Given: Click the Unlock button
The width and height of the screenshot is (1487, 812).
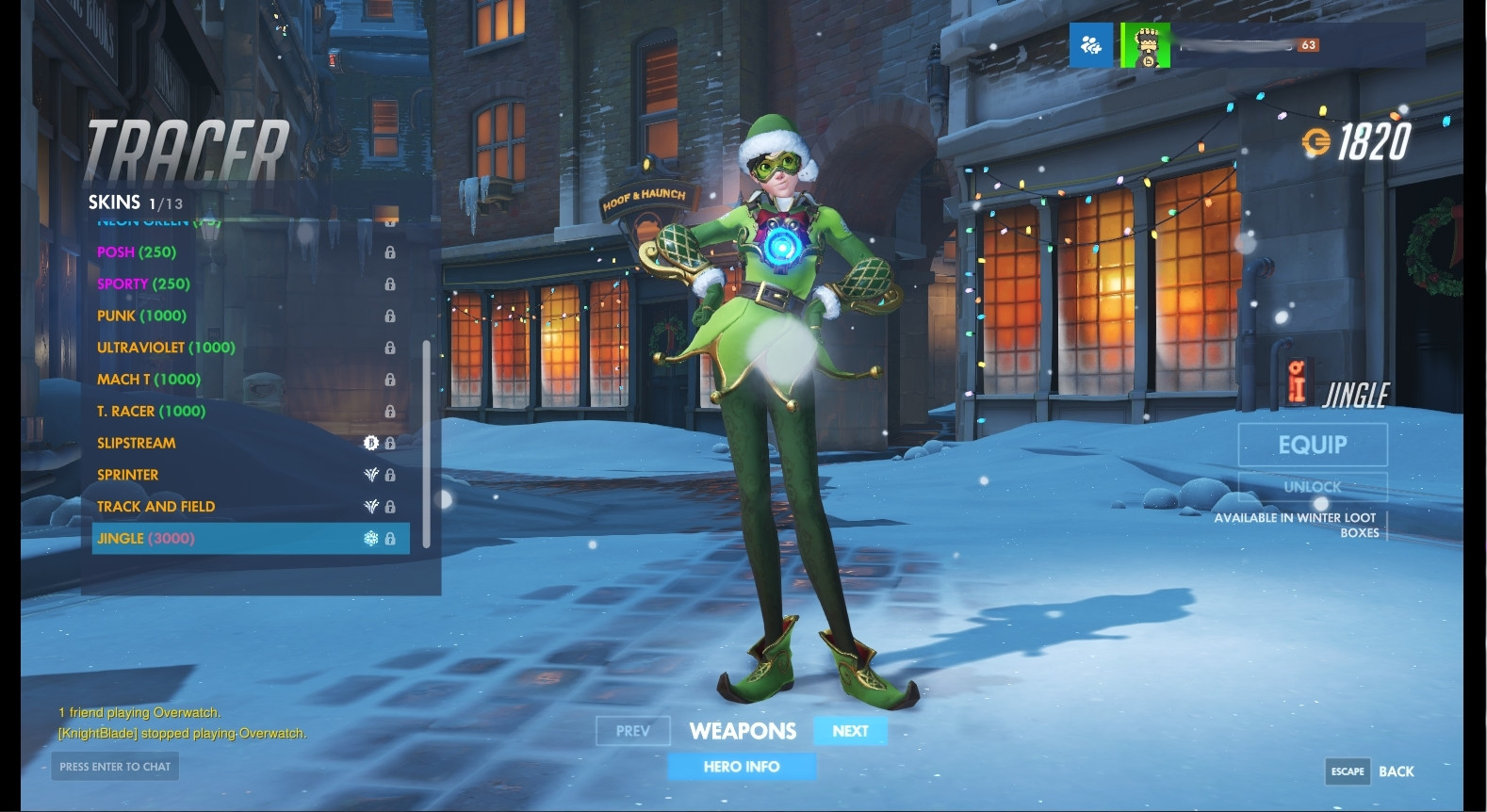Looking at the screenshot, I should 1312,487.
